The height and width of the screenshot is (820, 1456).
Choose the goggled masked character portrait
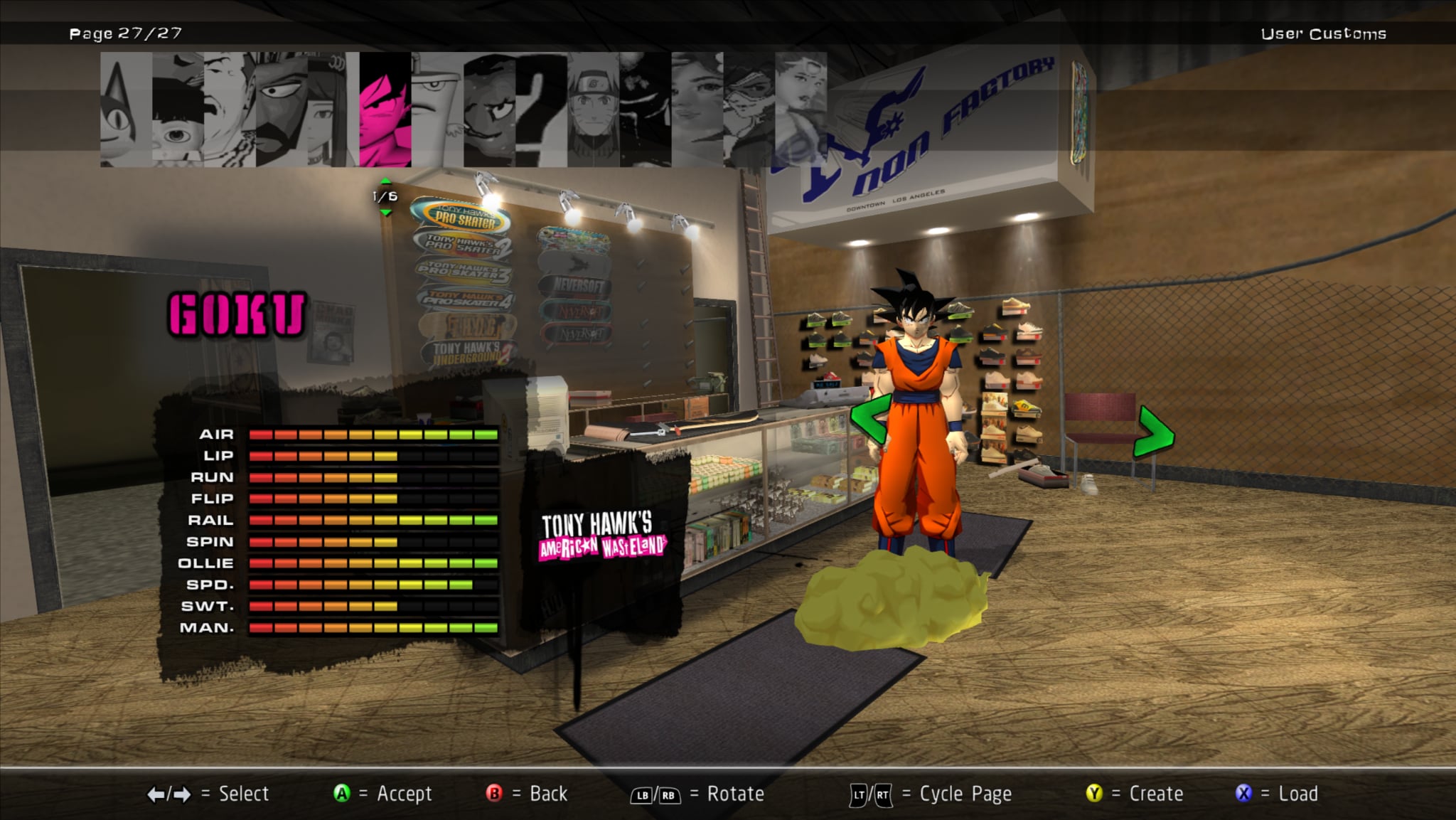(749, 110)
